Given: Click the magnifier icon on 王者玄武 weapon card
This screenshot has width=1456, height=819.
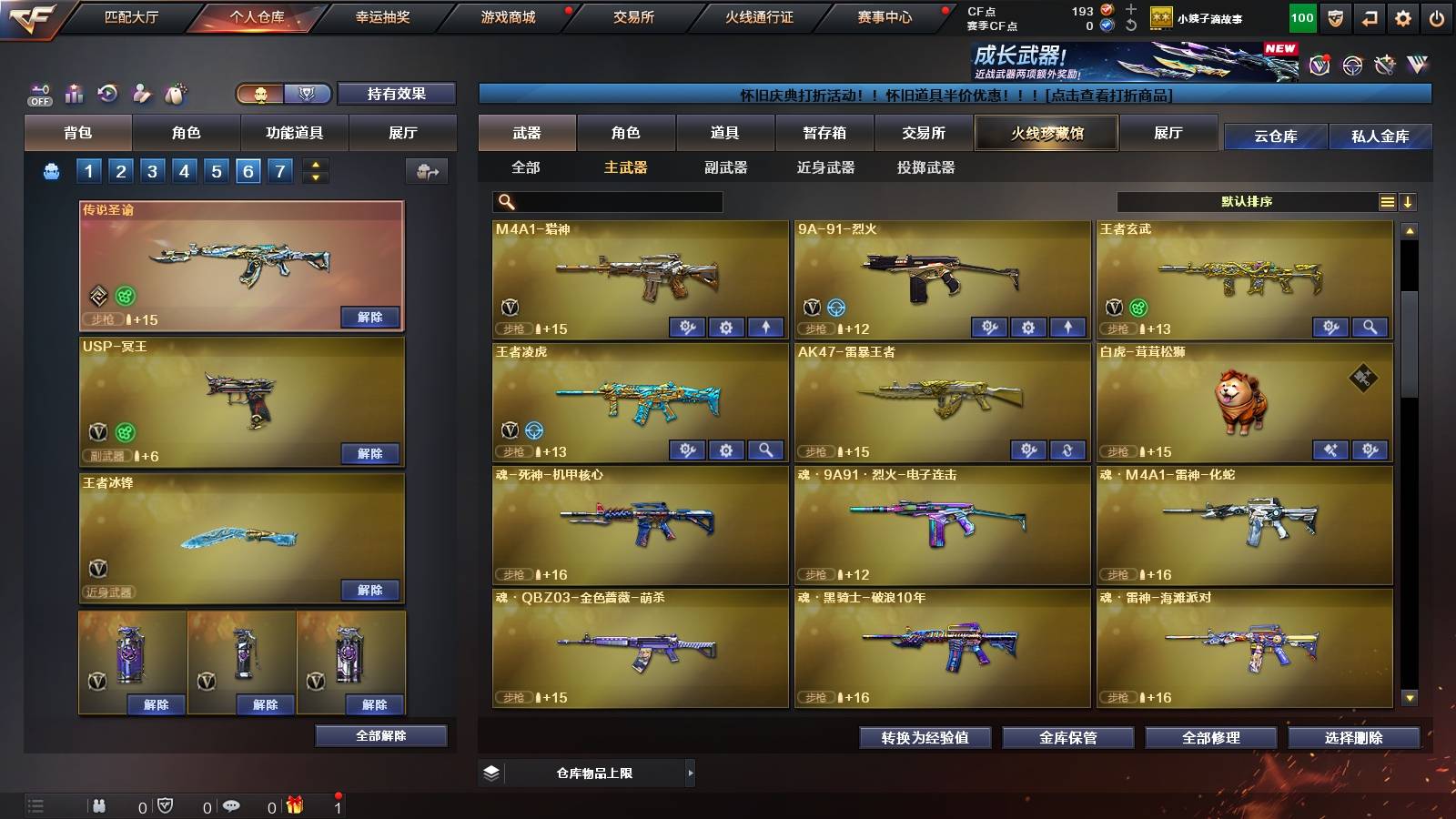Looking at the screenshot, I should coord(1369,327).
